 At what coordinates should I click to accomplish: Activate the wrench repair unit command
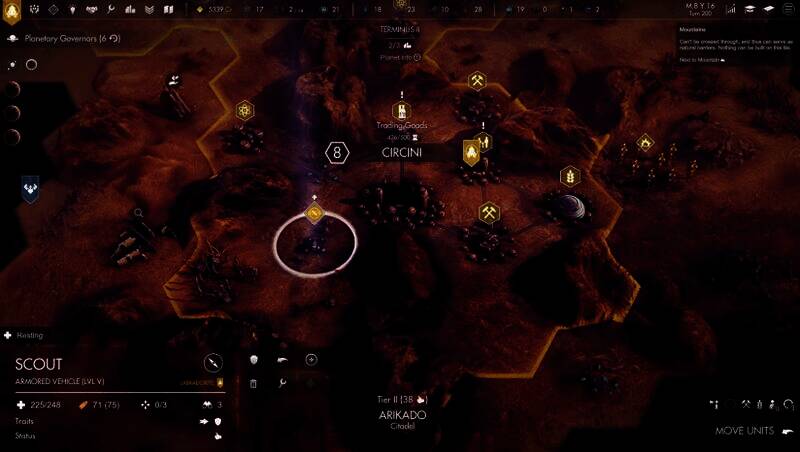(x=283, y=383)
